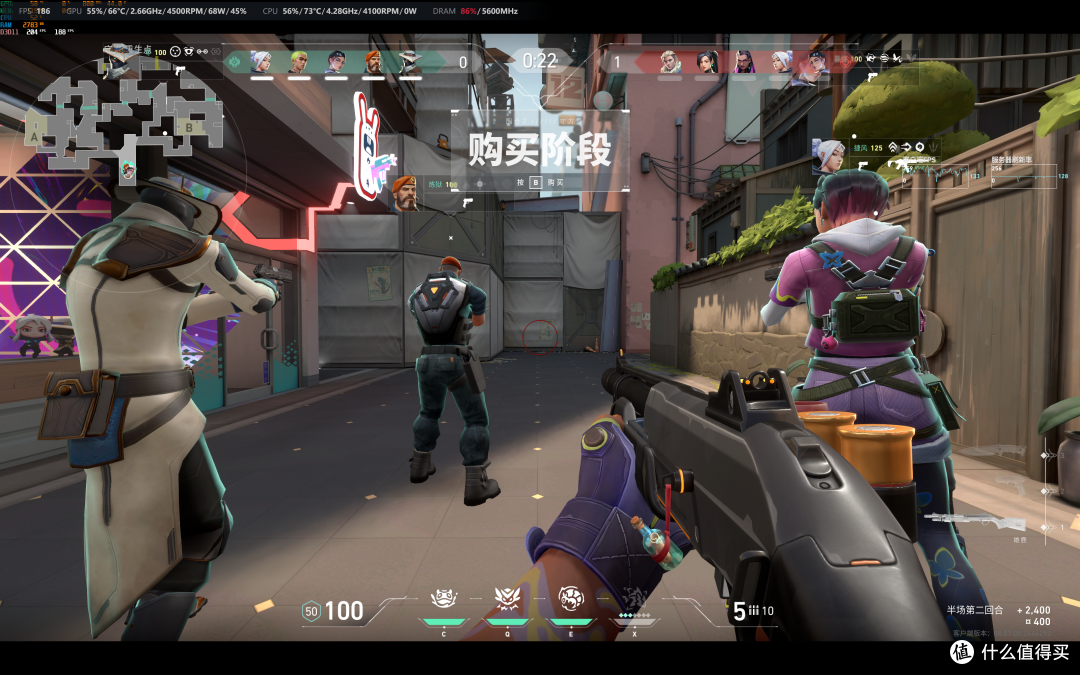Select Brimstone's portrait in the top team bar
This screenshot has width=1080, height=675.
click(372, 62)
